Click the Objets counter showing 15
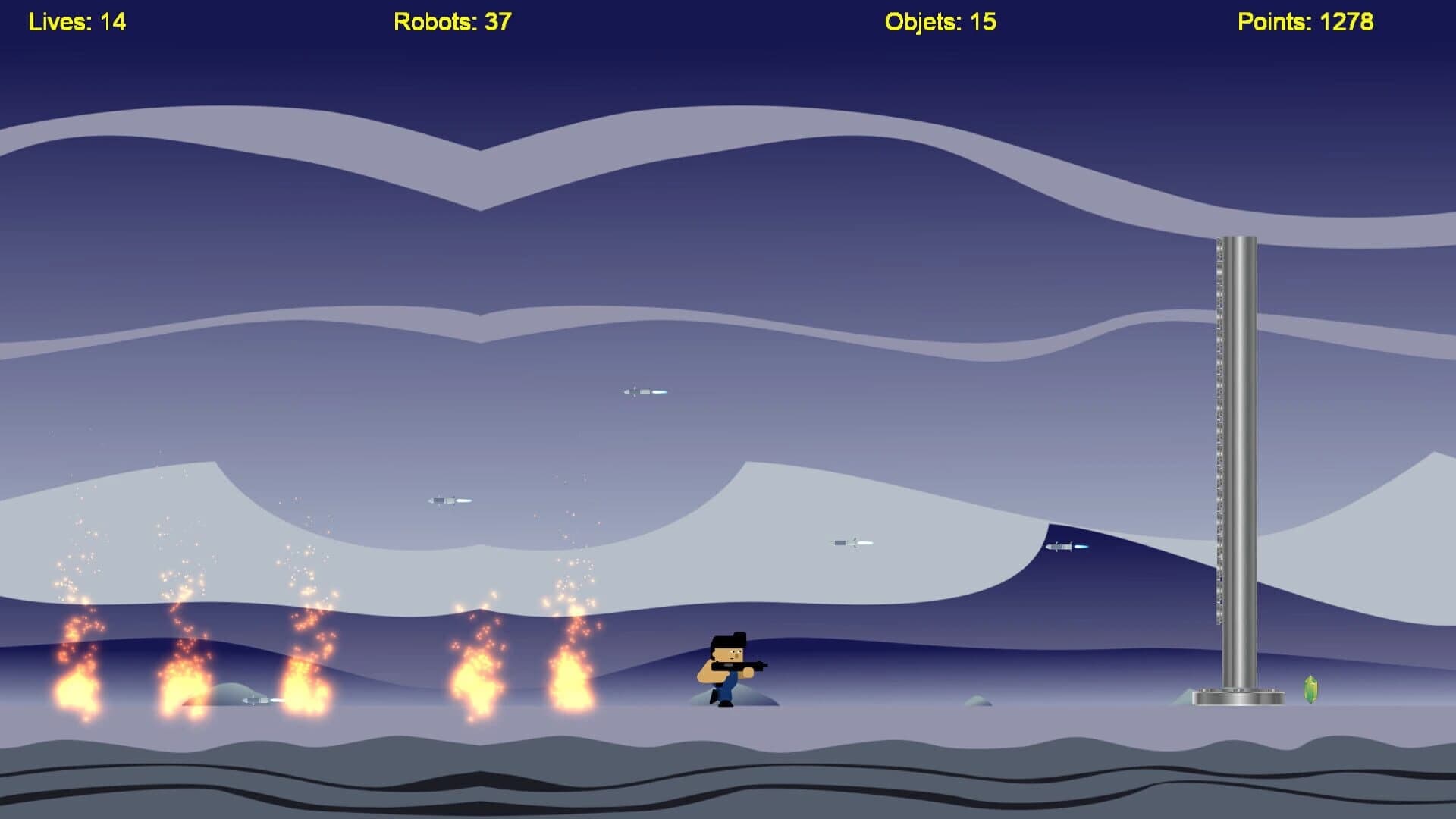The image size is (1456, 819). click(x=940, y=22)
